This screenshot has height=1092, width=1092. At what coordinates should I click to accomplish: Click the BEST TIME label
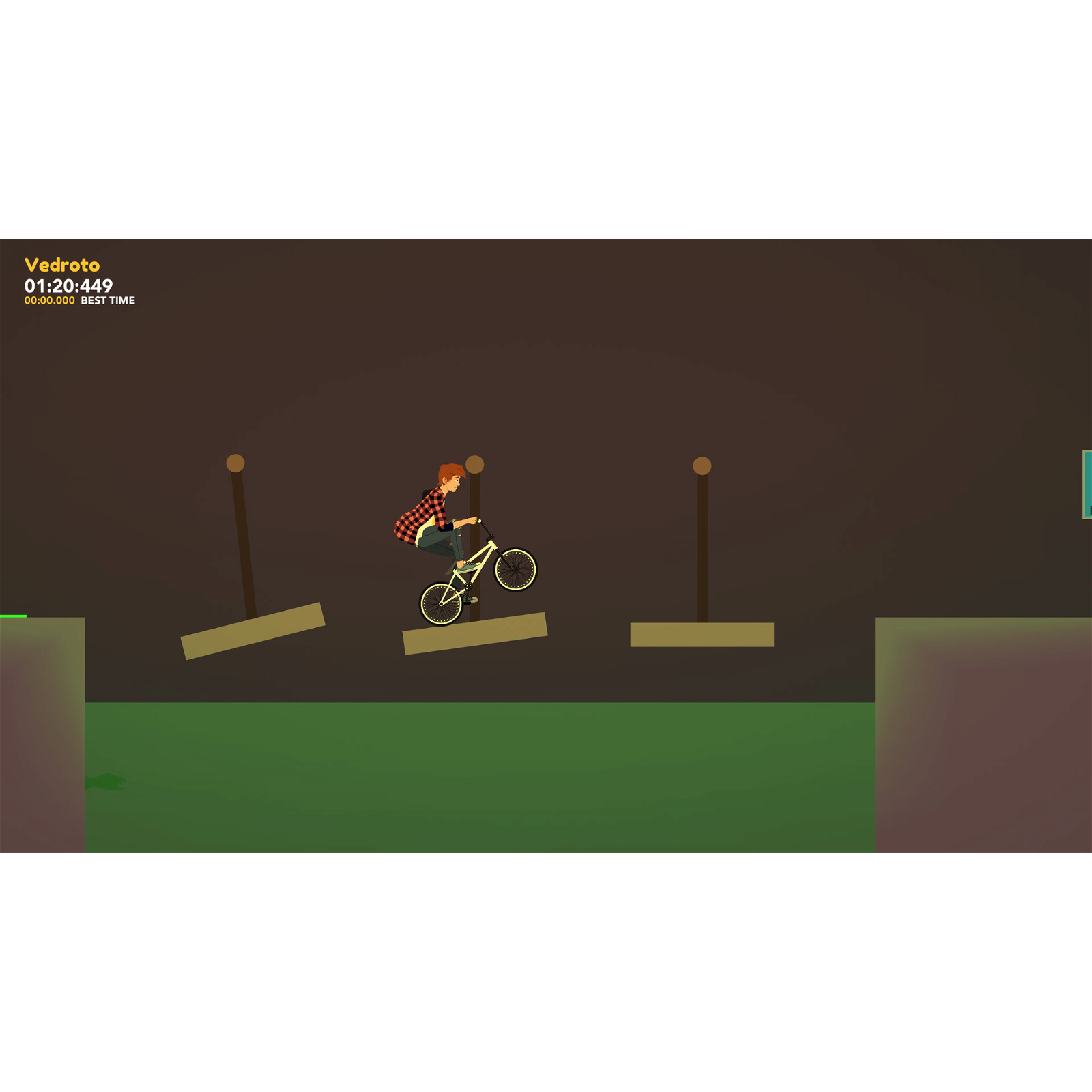tap(107, 300)
